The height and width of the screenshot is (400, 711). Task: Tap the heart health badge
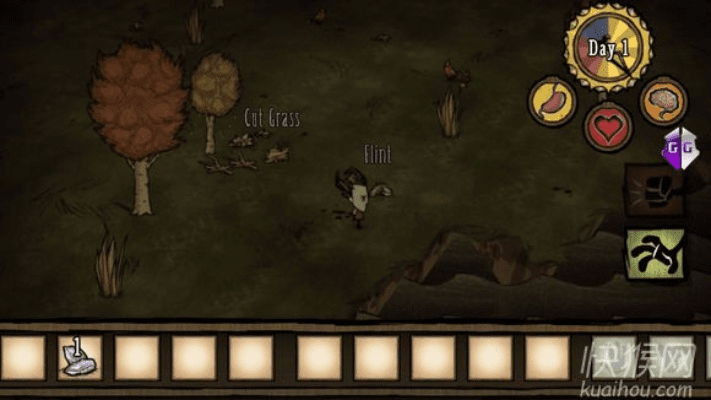[608, 129]
